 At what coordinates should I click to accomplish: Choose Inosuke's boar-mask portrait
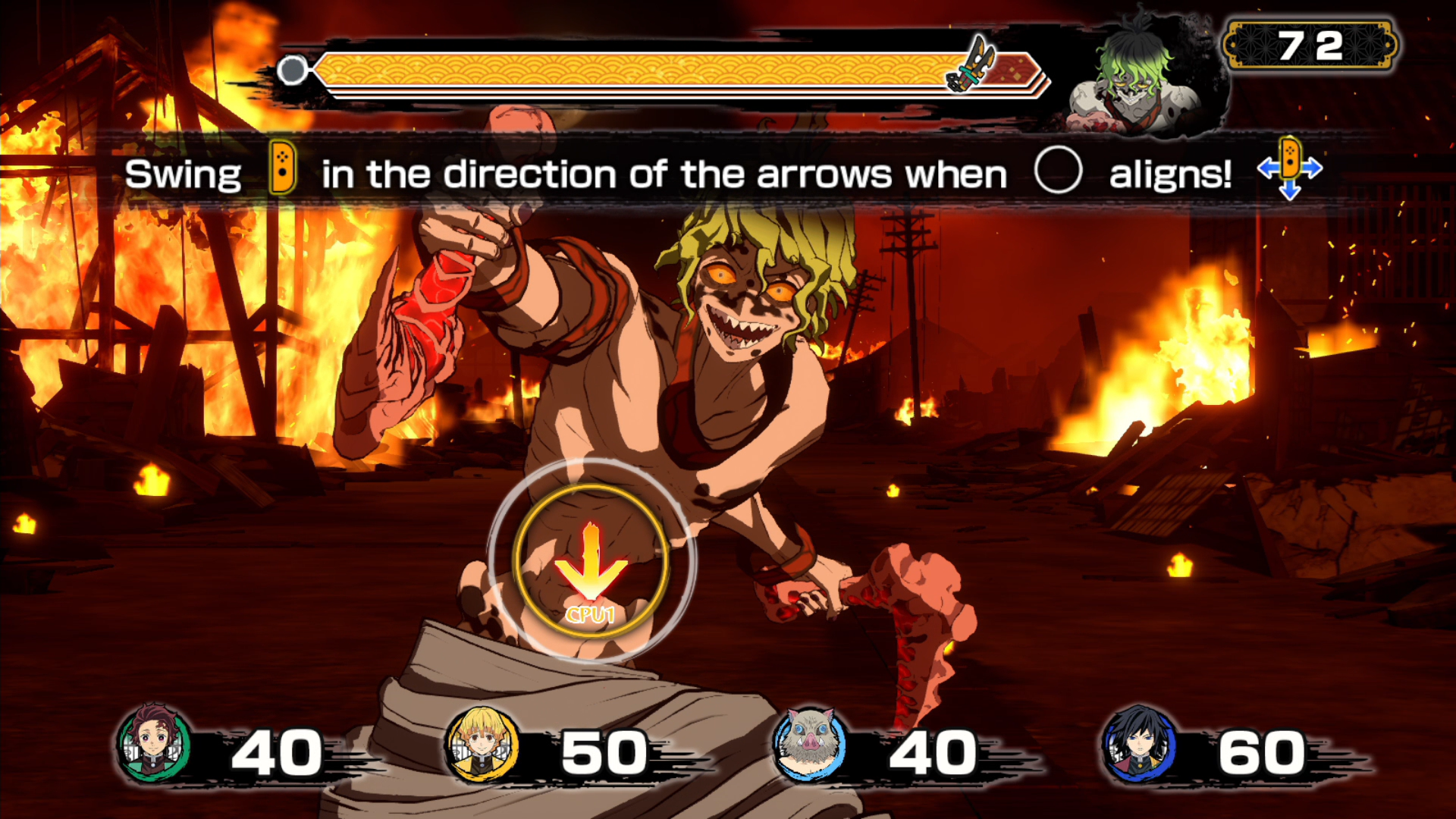[x=809, y=744]
